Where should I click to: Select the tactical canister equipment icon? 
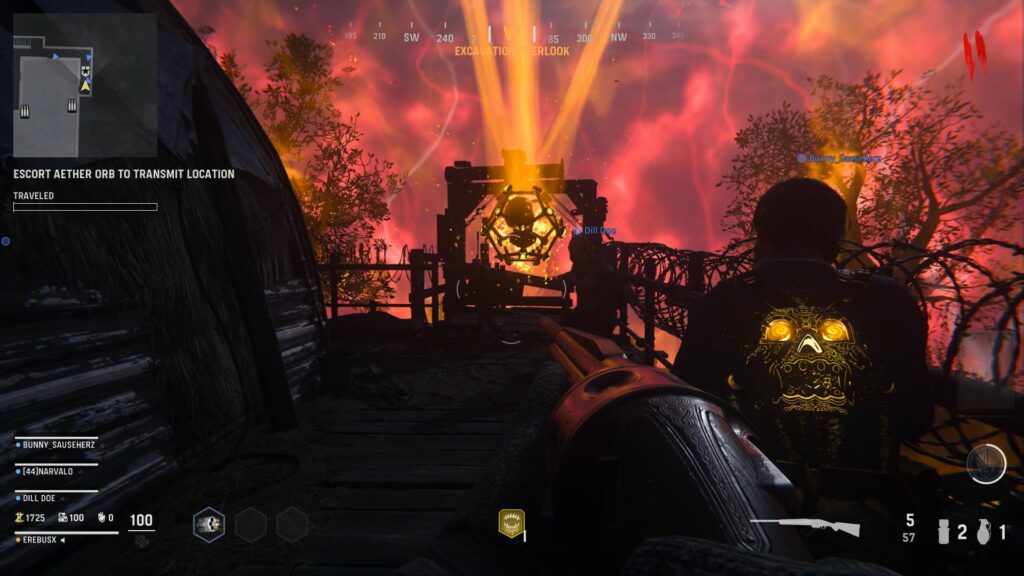[x=942, y=532]
